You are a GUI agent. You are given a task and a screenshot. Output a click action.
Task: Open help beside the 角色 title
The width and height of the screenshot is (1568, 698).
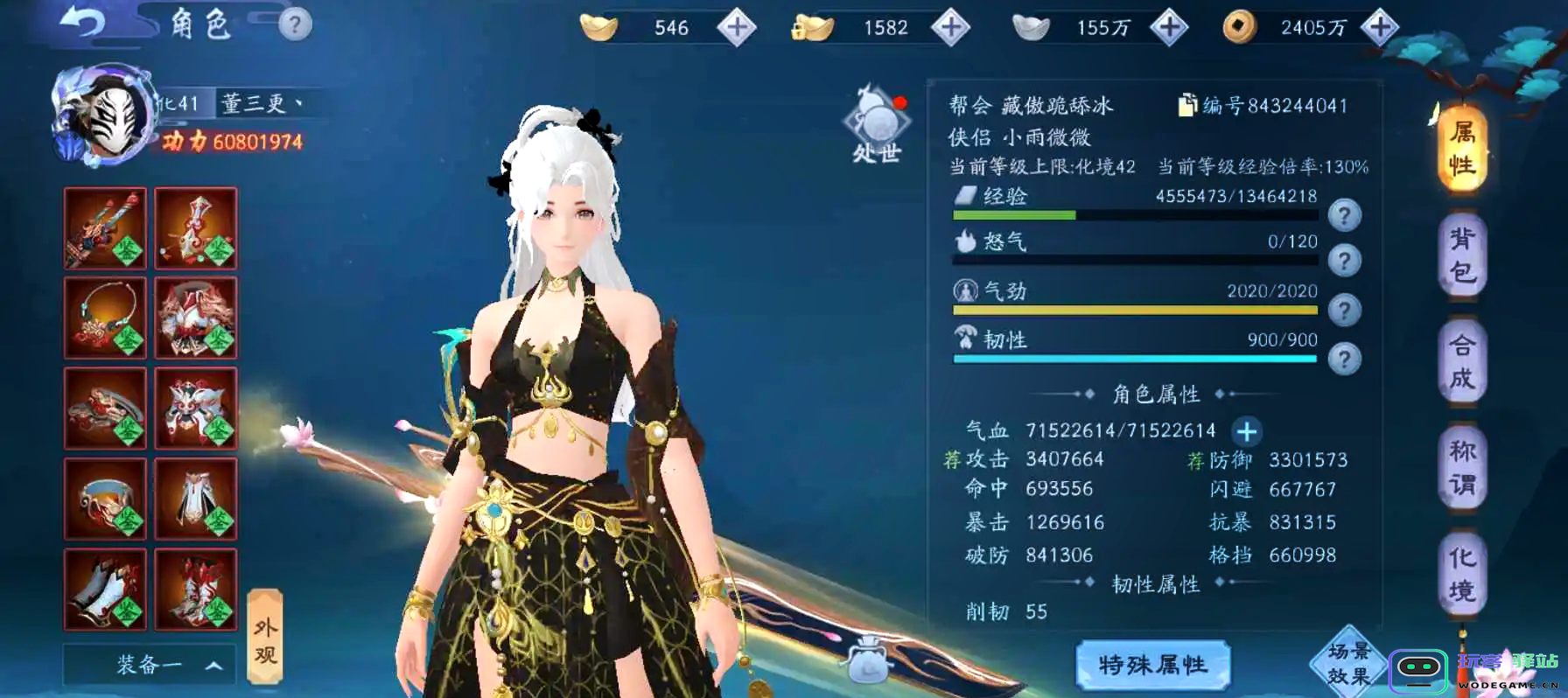click(x=295, y=22)
